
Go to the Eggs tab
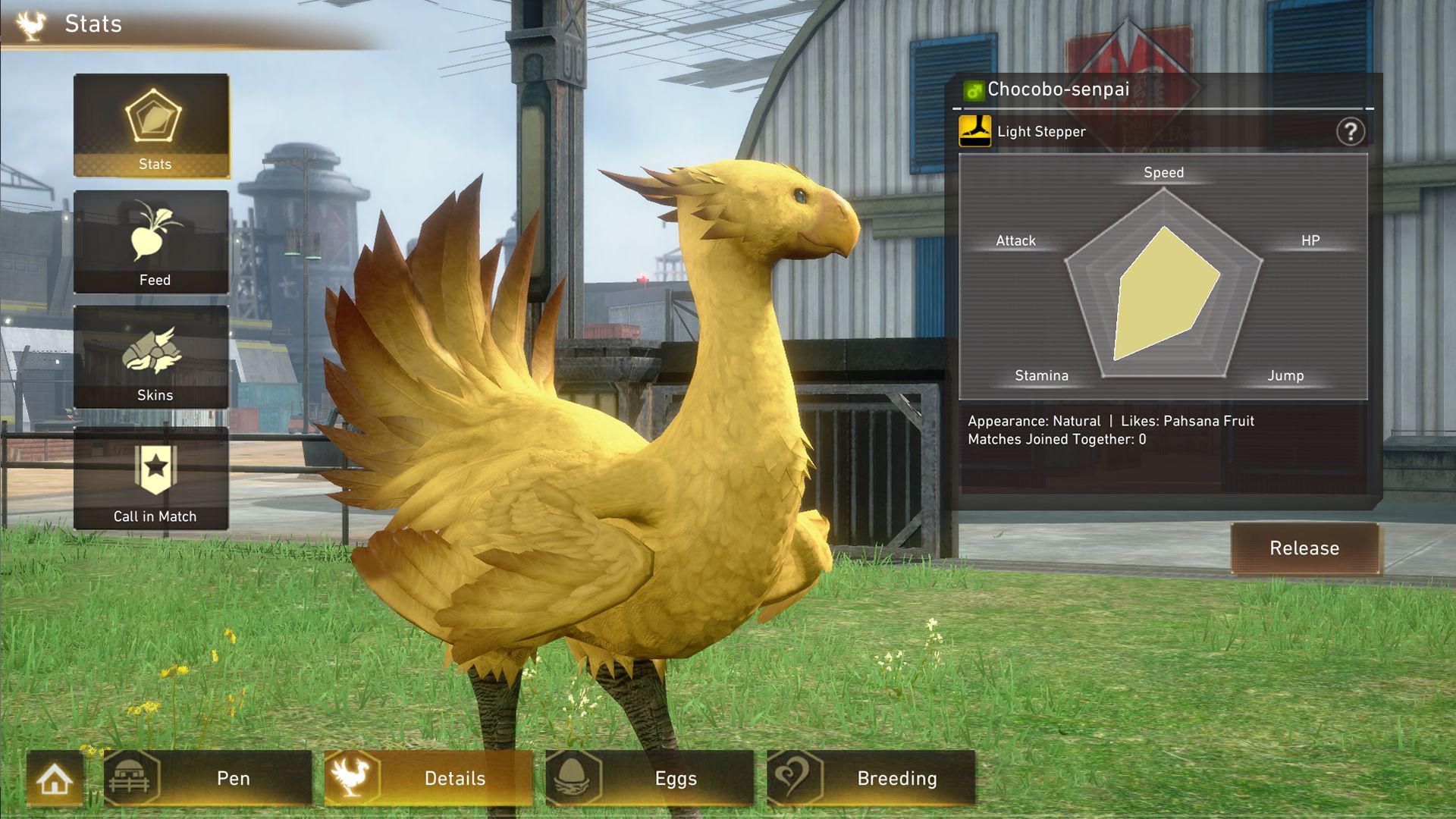click(650, 779)
